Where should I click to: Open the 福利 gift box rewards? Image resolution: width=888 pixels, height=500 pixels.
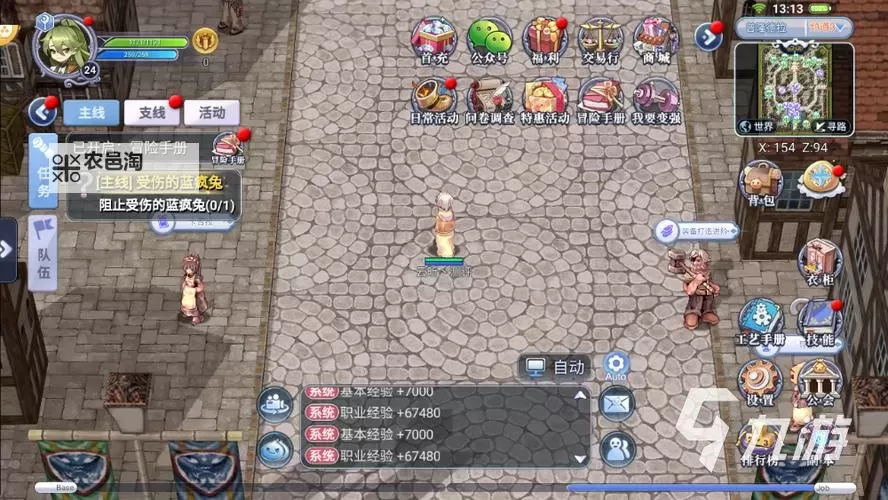click(x=545, y=39)
